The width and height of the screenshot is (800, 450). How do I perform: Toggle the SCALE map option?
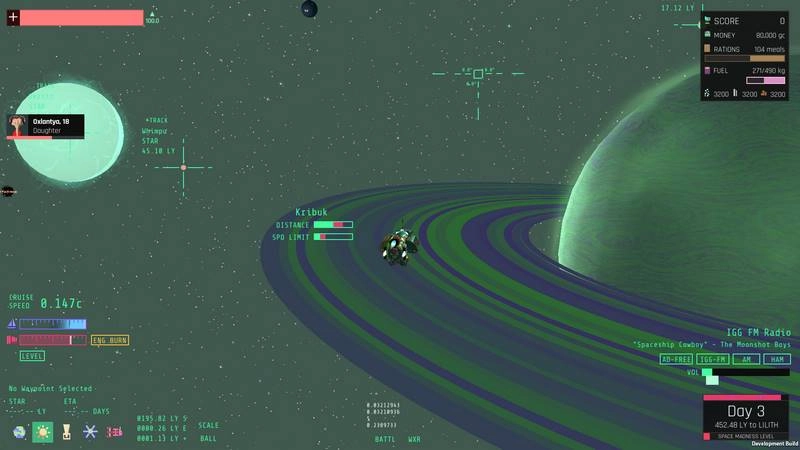point(208,425)
